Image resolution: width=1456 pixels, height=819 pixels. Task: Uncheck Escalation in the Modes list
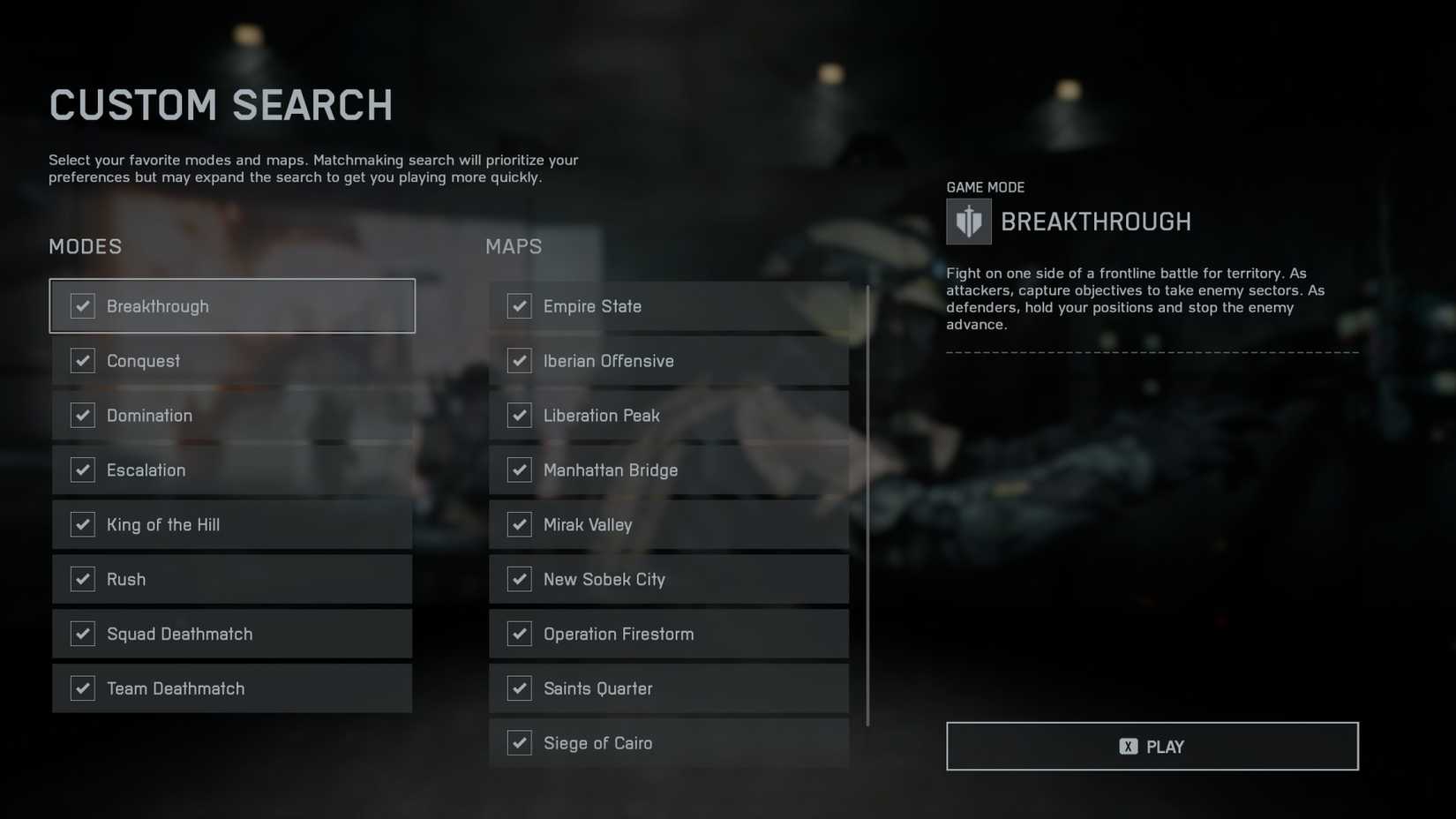coord(82,470)
